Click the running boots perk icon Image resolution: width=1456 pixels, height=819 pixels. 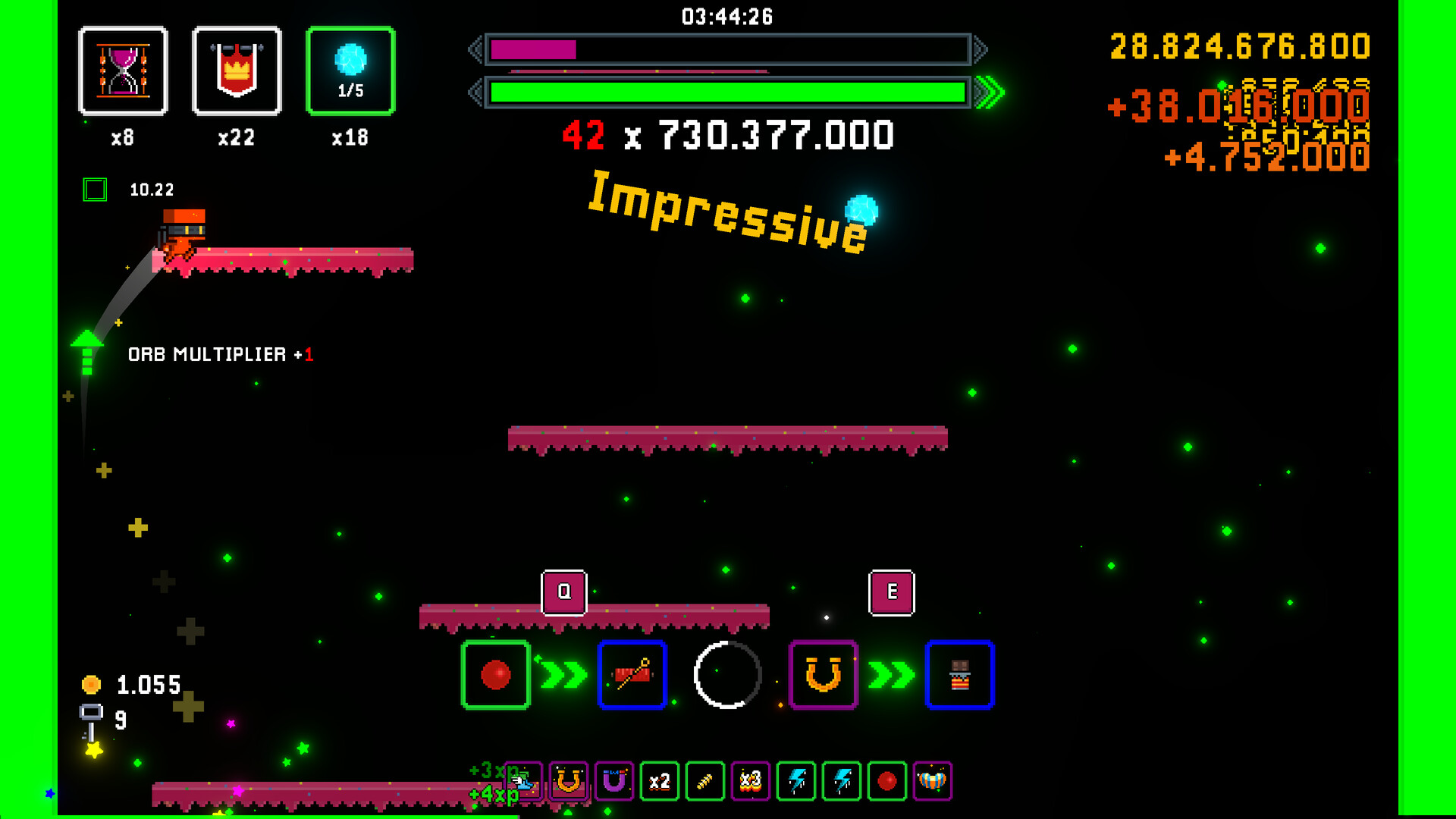[523, 781]
